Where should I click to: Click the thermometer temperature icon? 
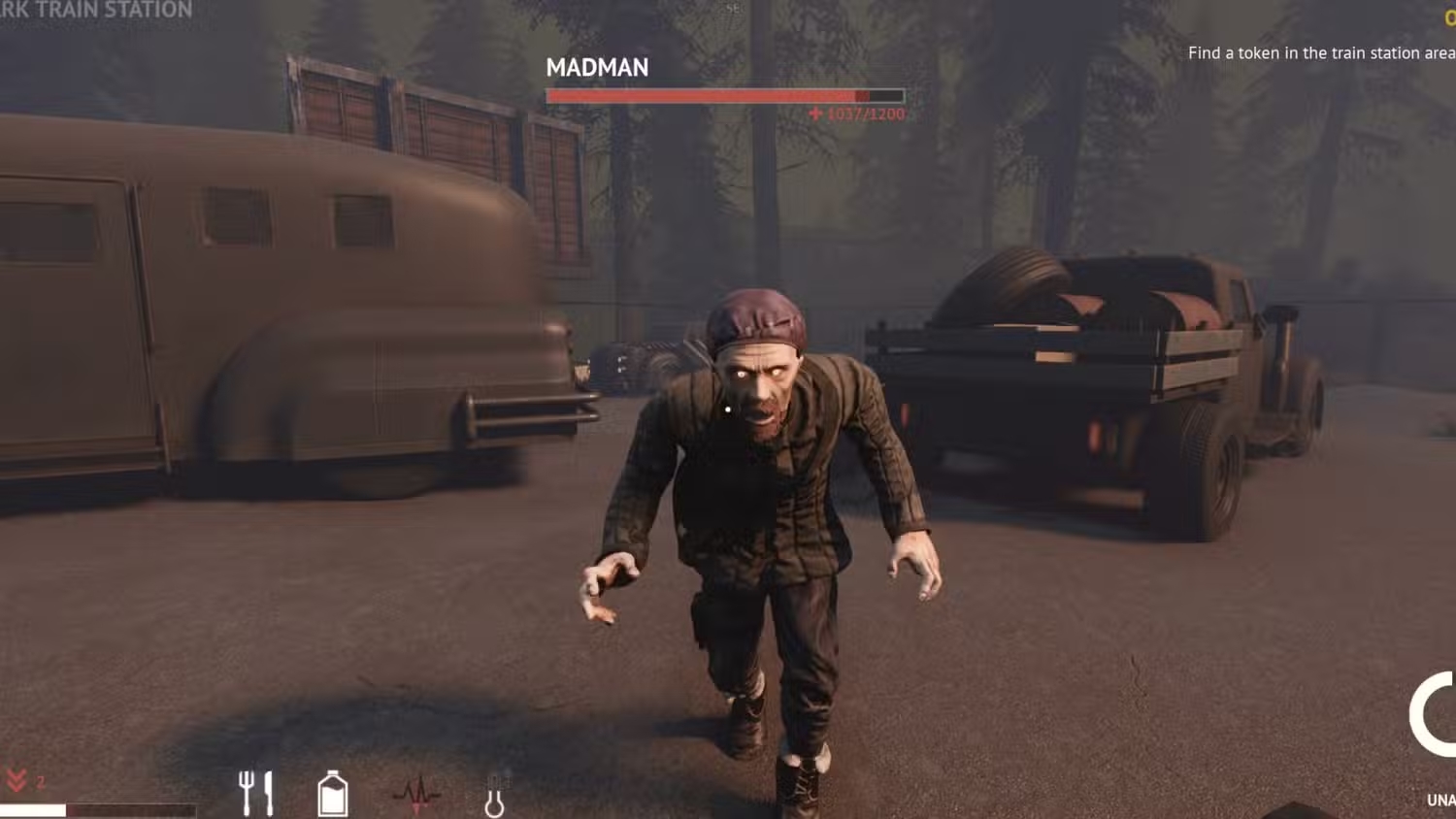coord(495,794)
